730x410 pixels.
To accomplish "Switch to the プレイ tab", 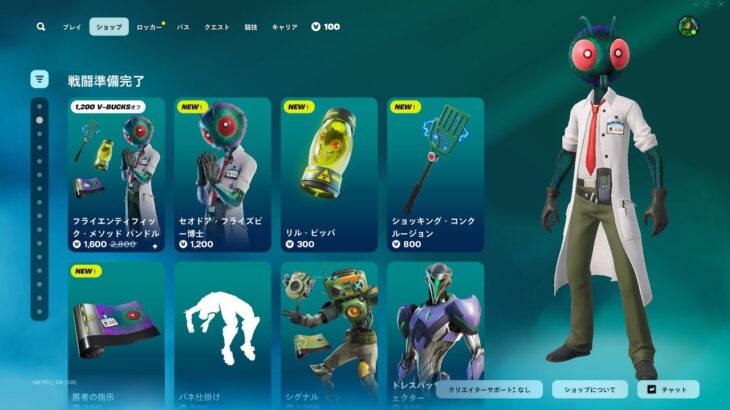I will pos(72,27).
